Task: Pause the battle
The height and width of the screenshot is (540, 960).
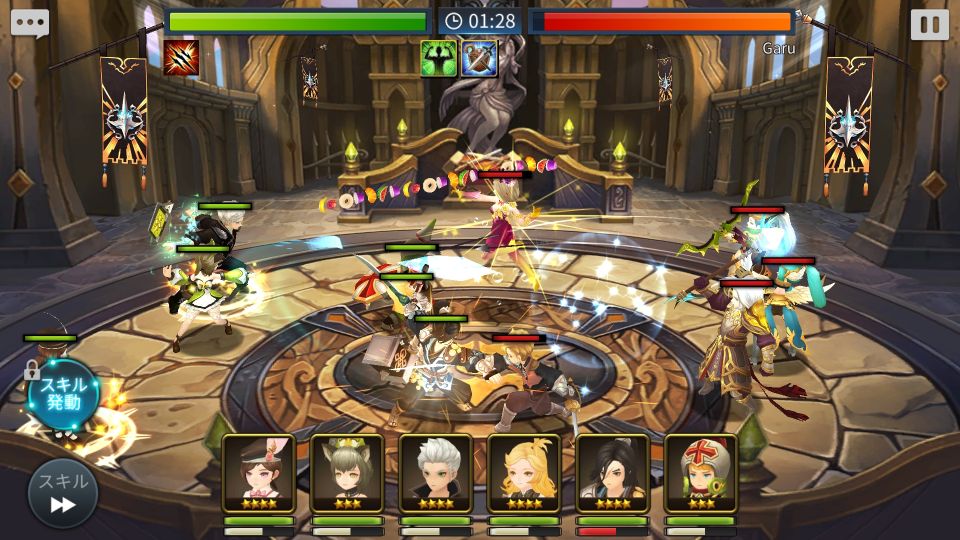Action: [929, 24]
